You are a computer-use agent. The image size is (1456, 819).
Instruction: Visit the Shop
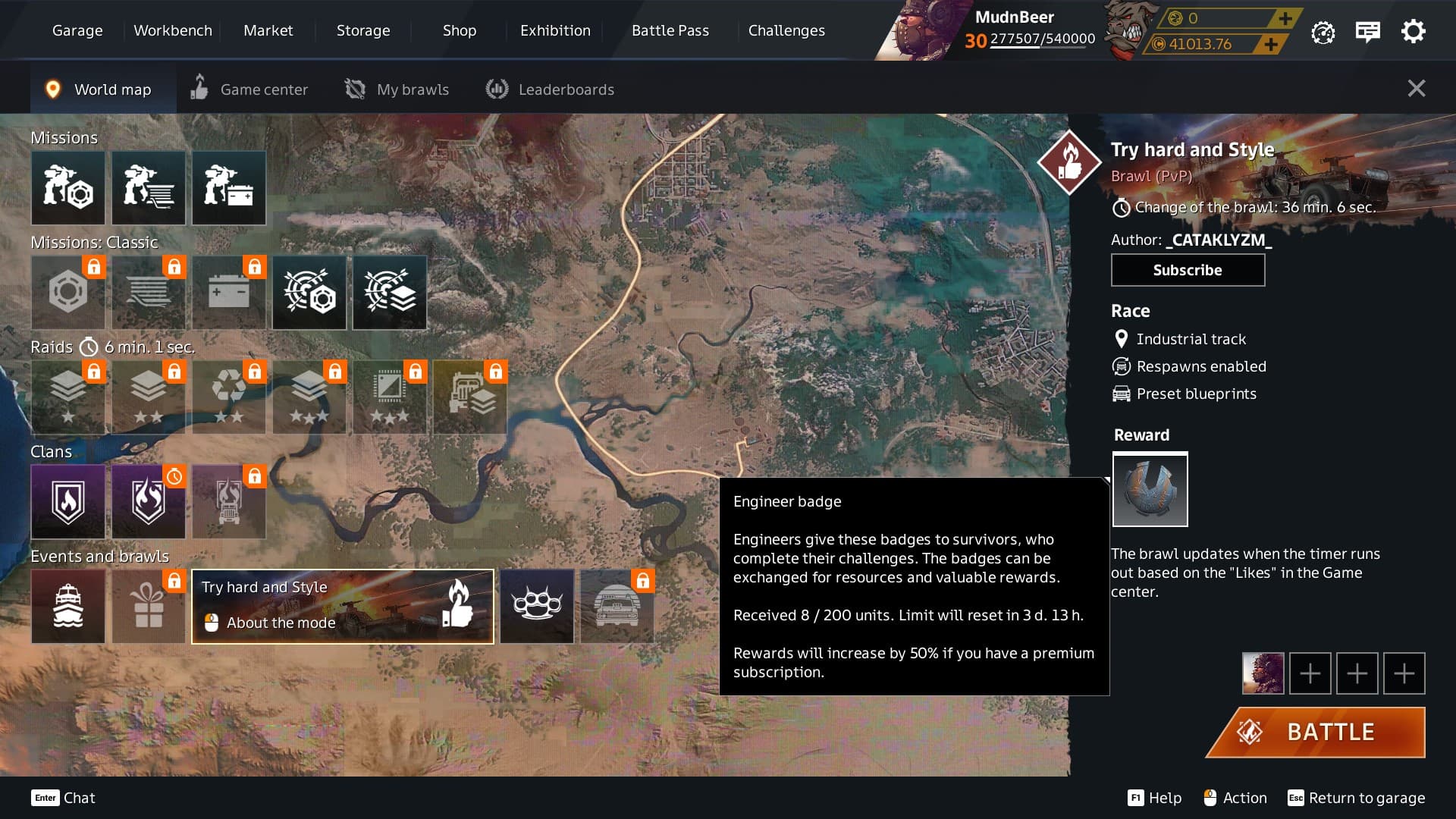pyautogui.click(x=460, y=30)
